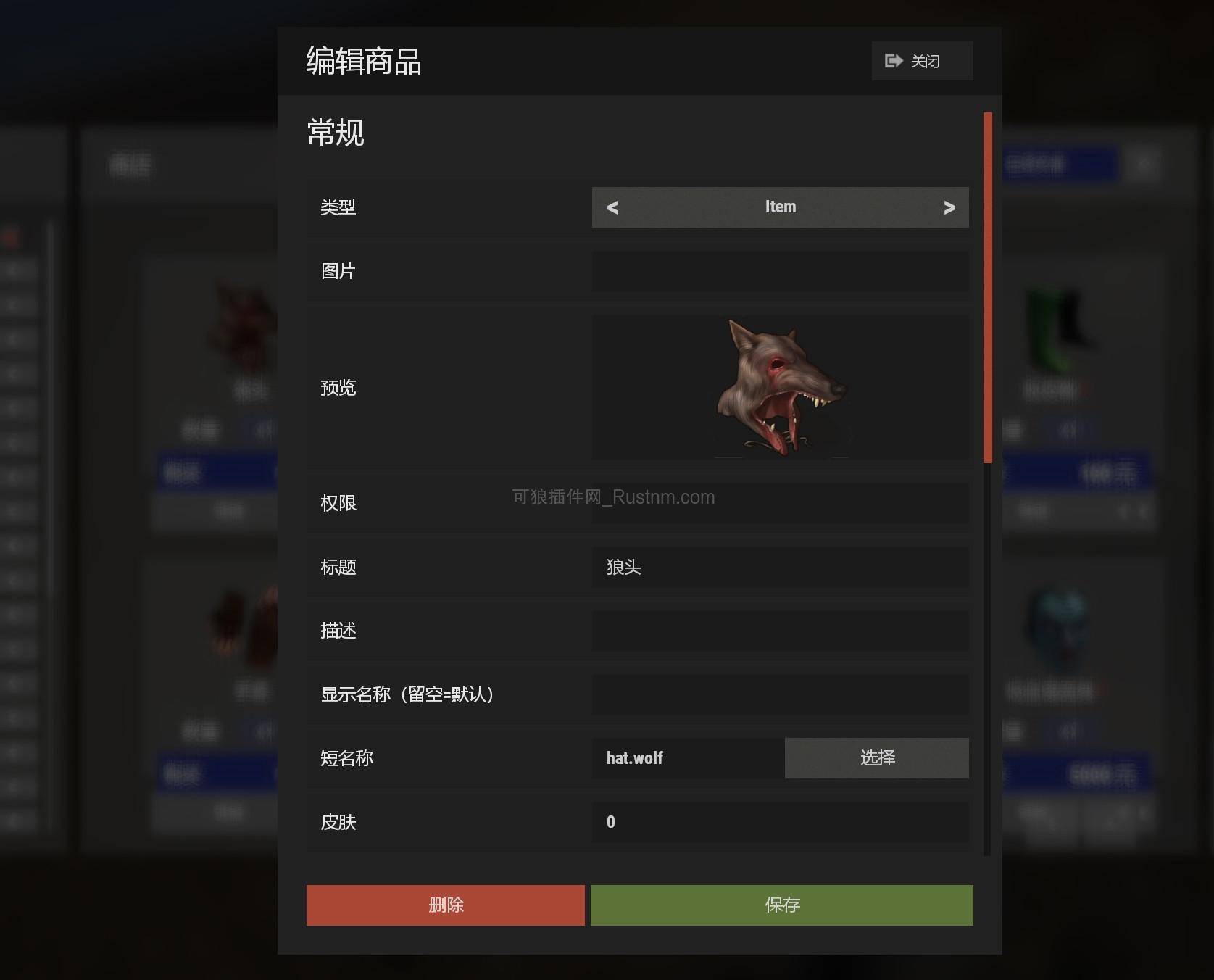The image size is (1214, 980).
Task: Select the 标题 field containing 狼头
Action: [x=781, y=568]
